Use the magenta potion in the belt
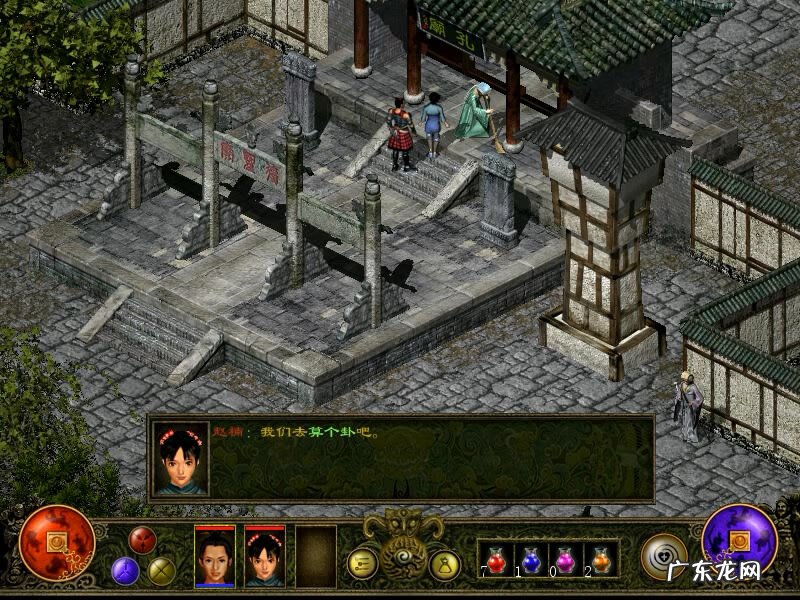800x600 pixels. (566, 559)
